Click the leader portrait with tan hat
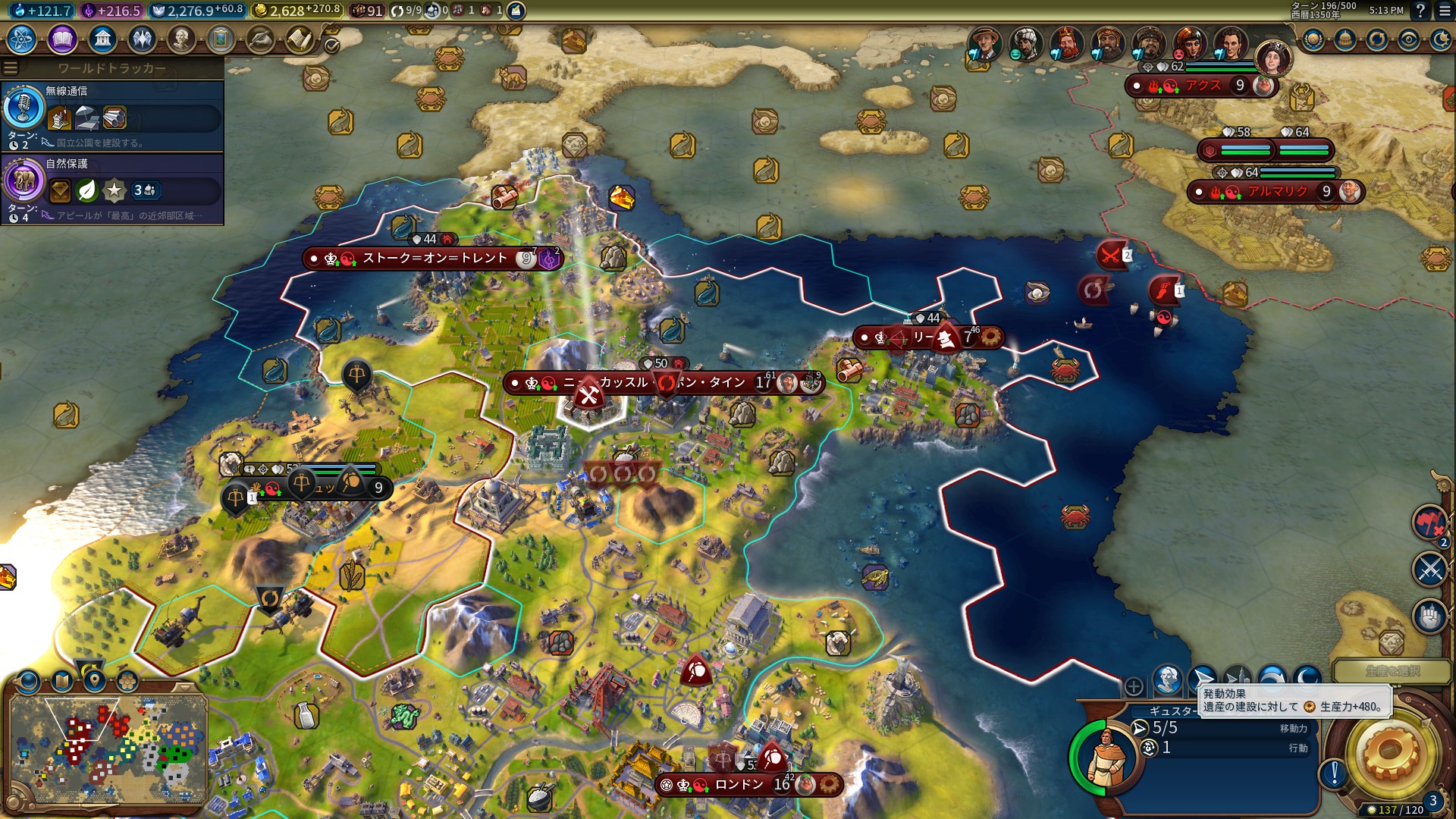 tap(984, 43)
